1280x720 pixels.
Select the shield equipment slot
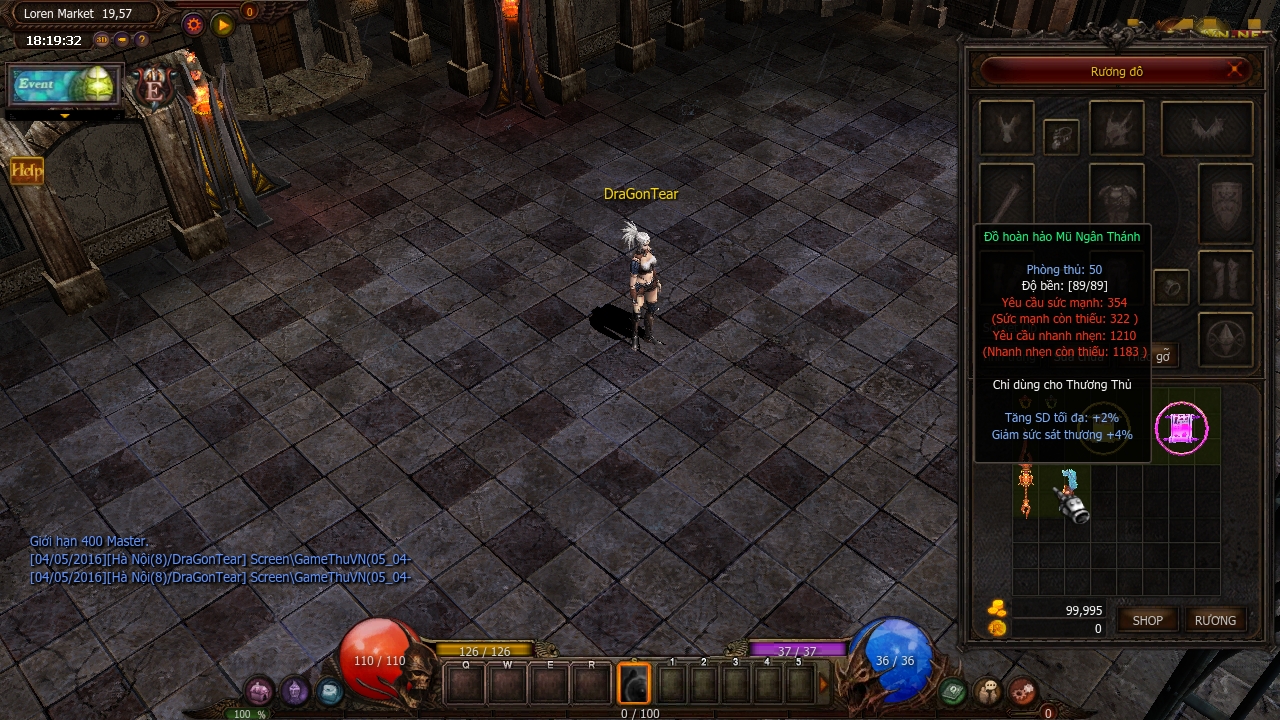[1225, 203]
